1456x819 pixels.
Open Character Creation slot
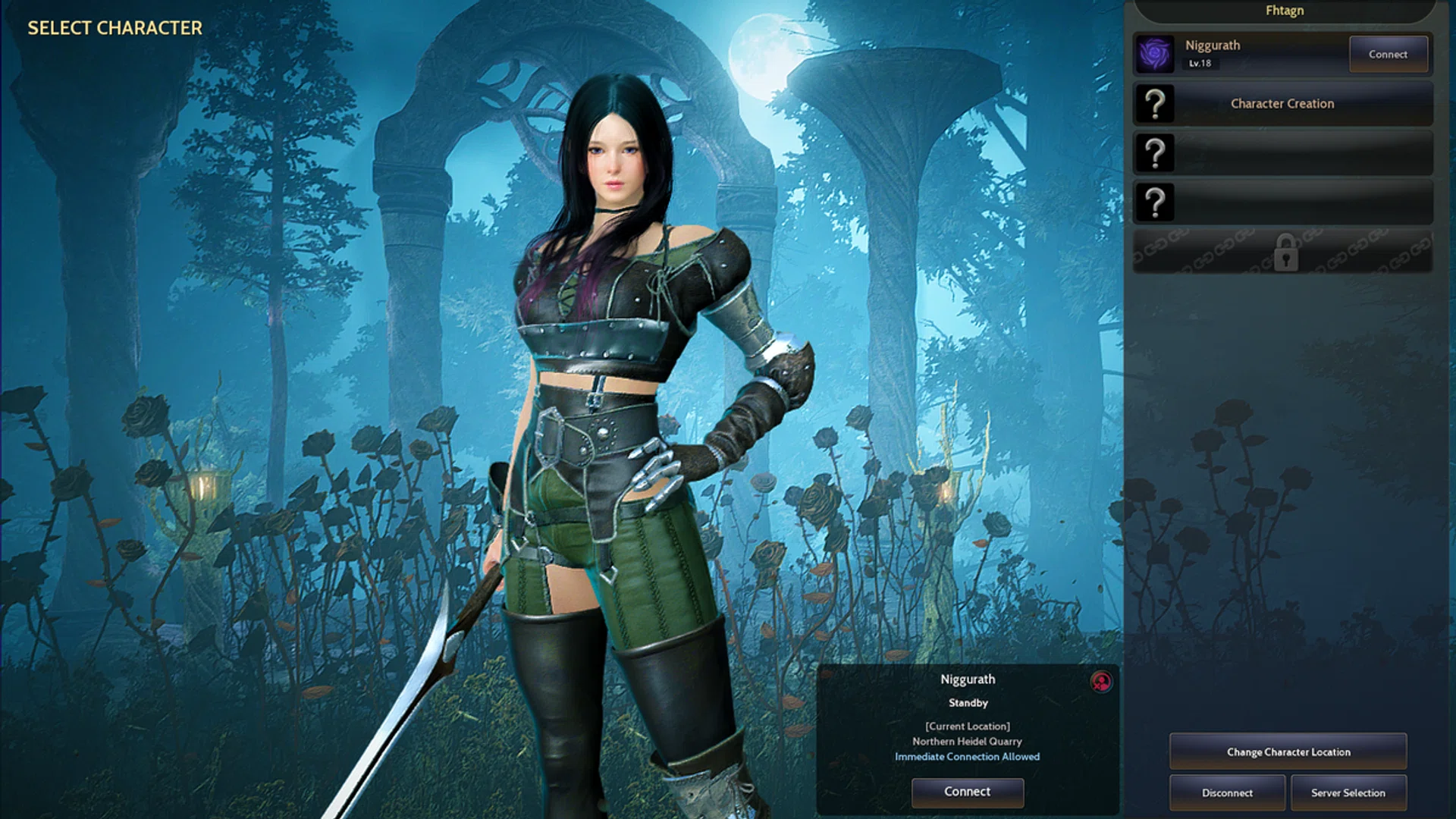1282,104
